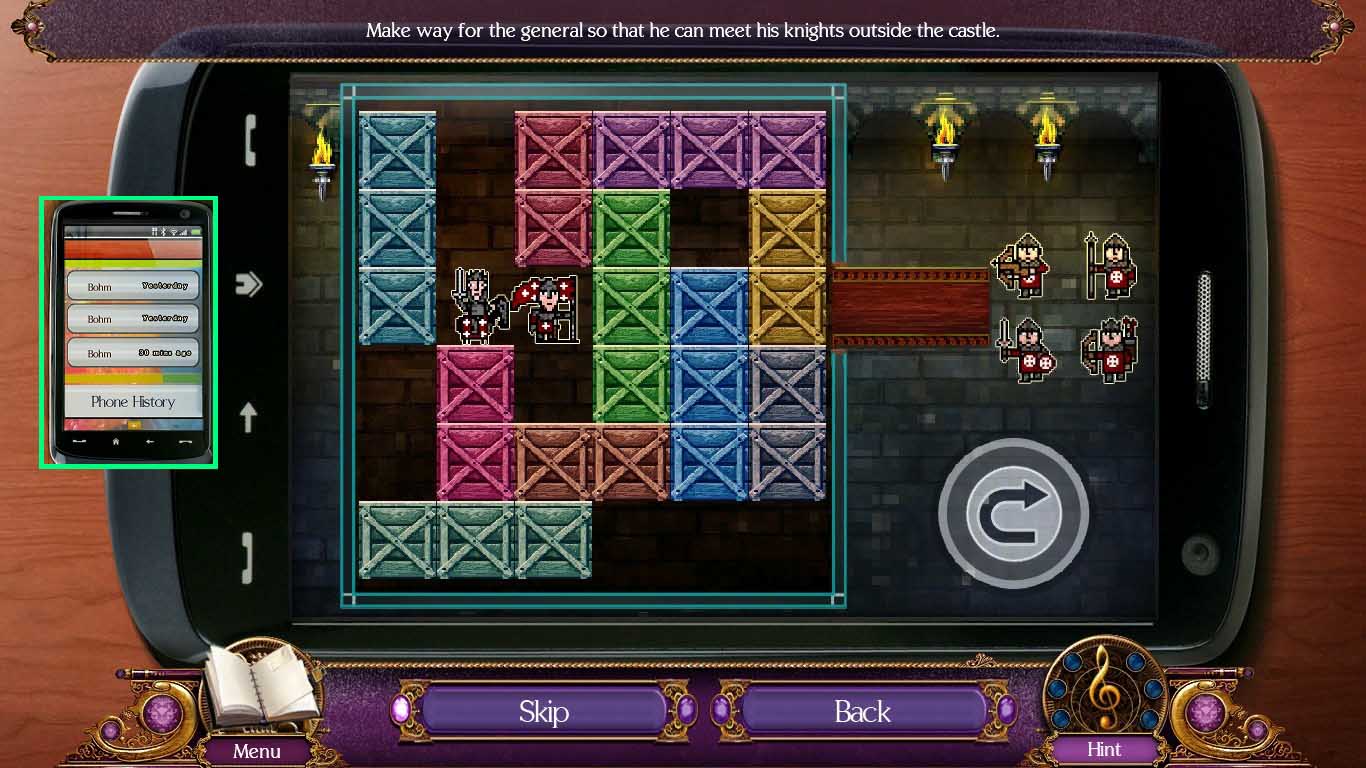Choose the long purple horizontal crate
Image resolution: width=1366 pixels, height=768 pixels.
coord(709,150)
